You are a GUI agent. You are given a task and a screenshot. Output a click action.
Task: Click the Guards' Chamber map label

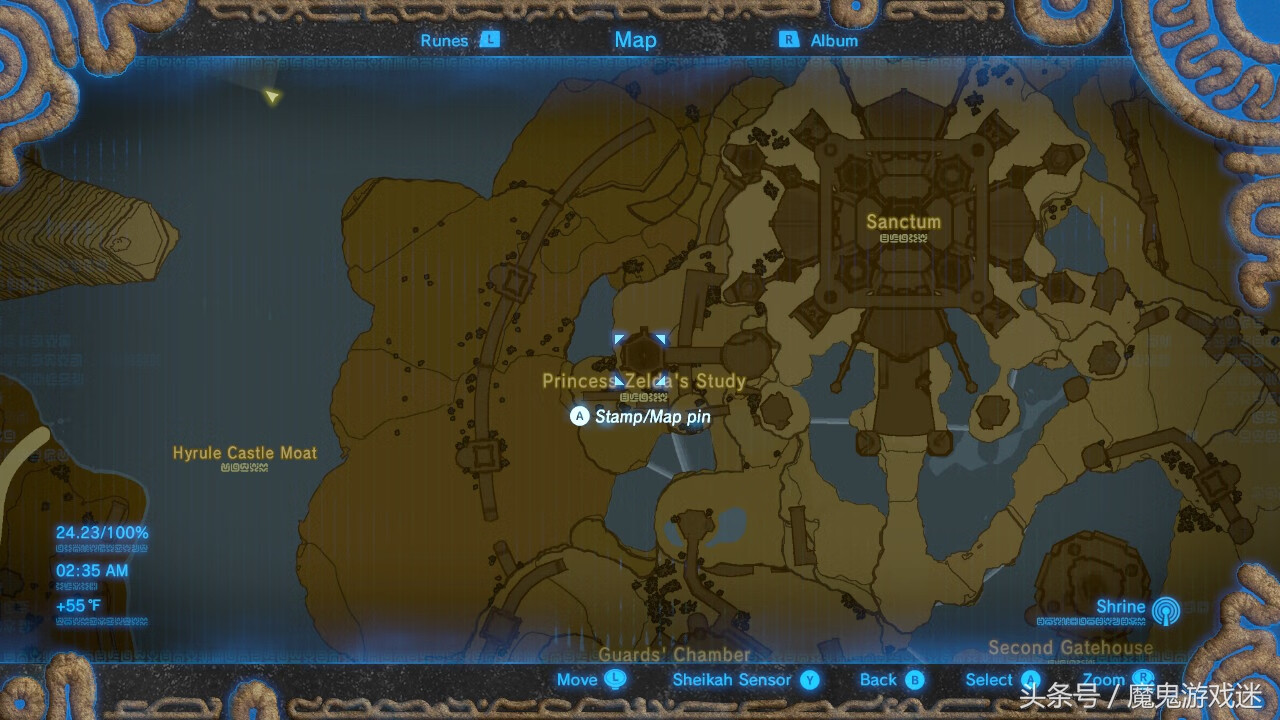(674, 654)
